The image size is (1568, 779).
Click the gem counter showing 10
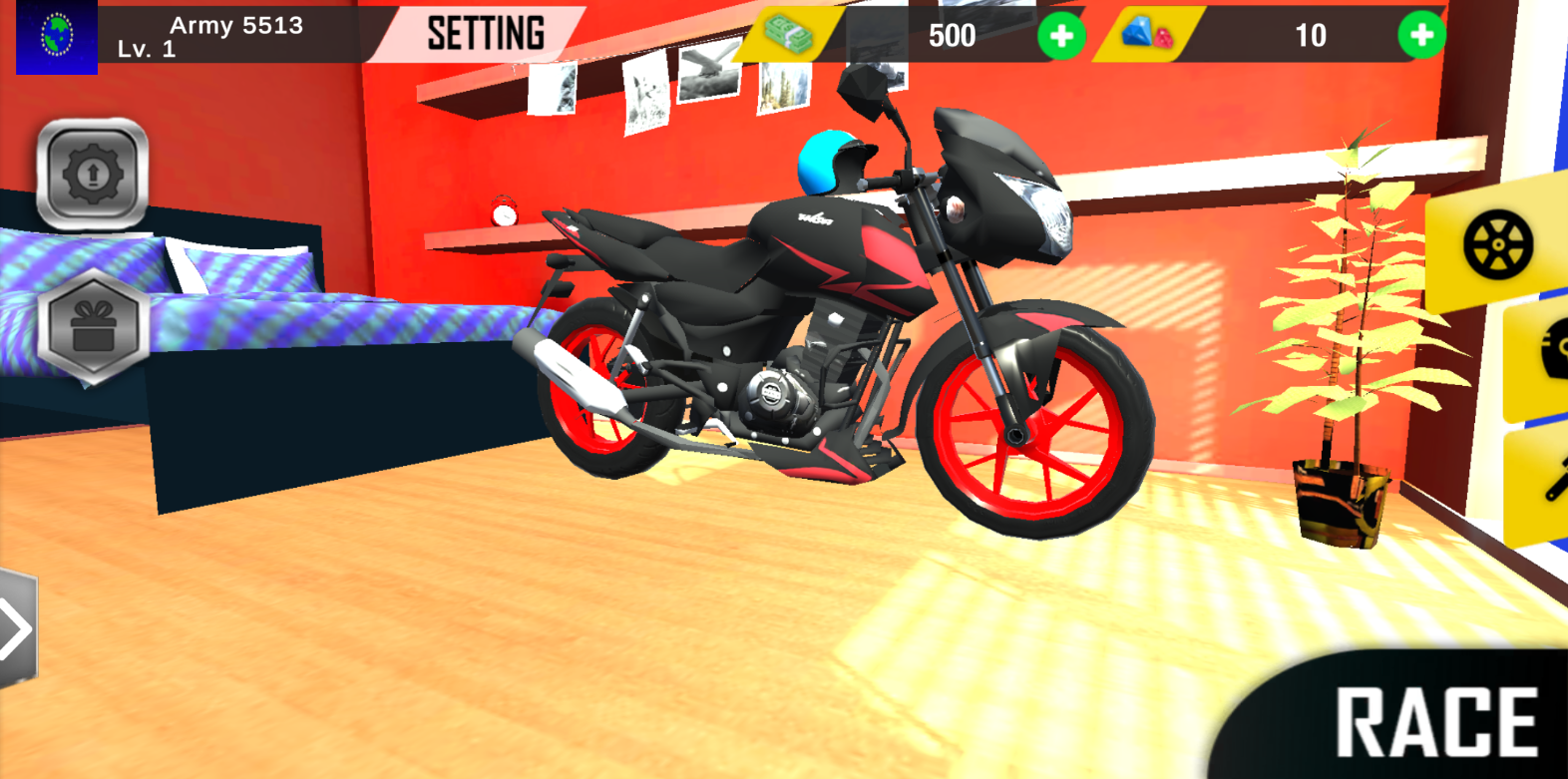pyautogui.click(x=1311, y=37)
